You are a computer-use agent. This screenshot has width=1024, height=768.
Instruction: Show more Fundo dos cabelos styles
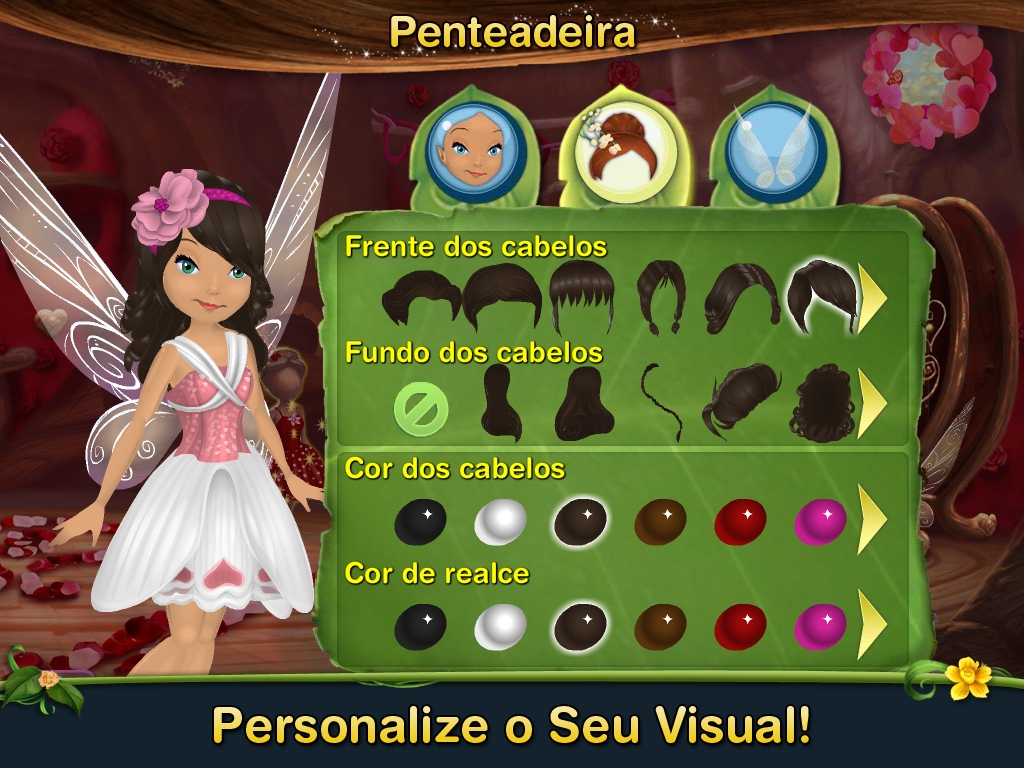click(x=872, y=404)
